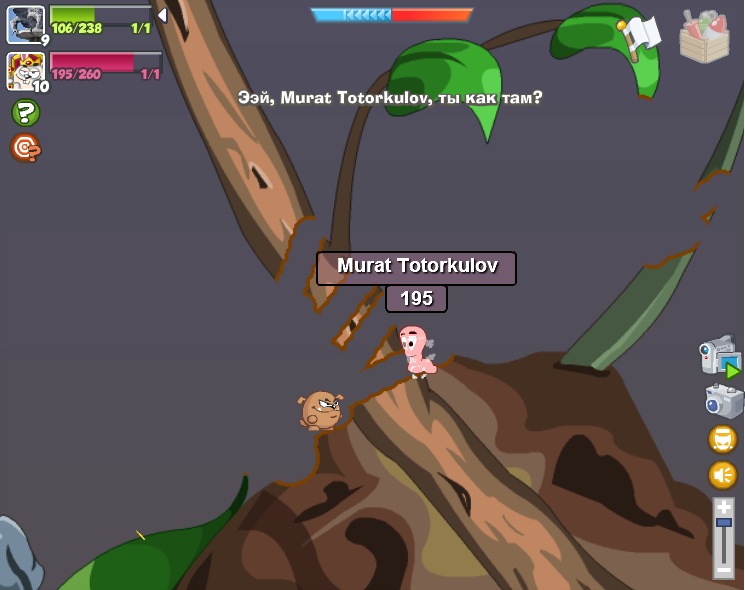Open the weapons crate inventory
745x590 pixels.
point(704,37)
